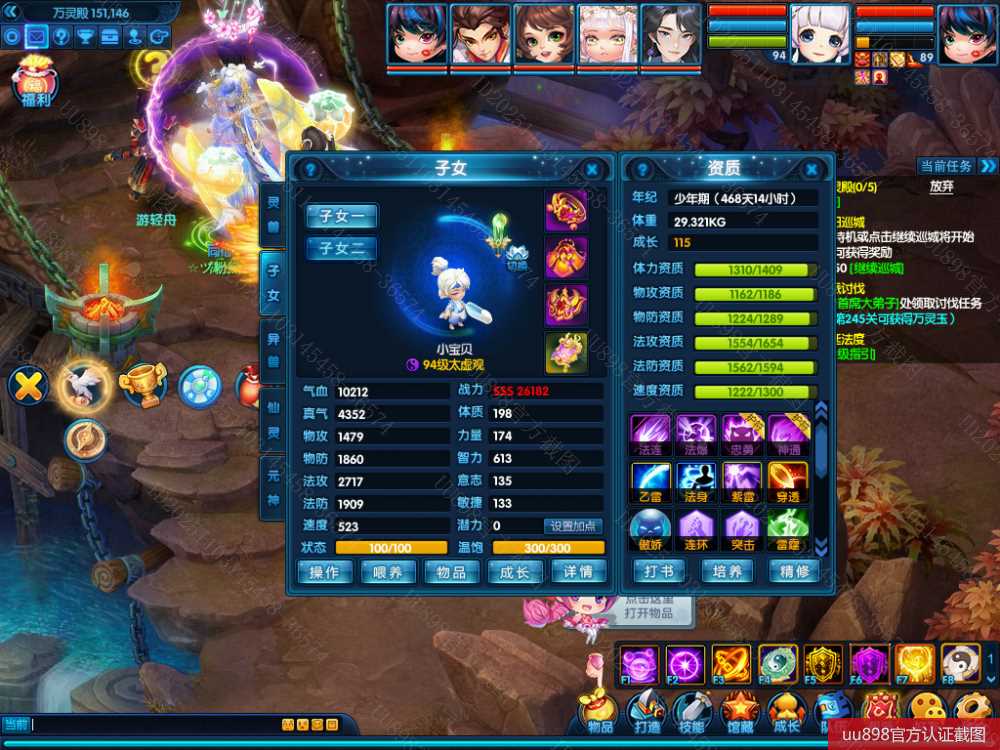
Task: Select the 子女一 button
Action: [x=342, y=216]
